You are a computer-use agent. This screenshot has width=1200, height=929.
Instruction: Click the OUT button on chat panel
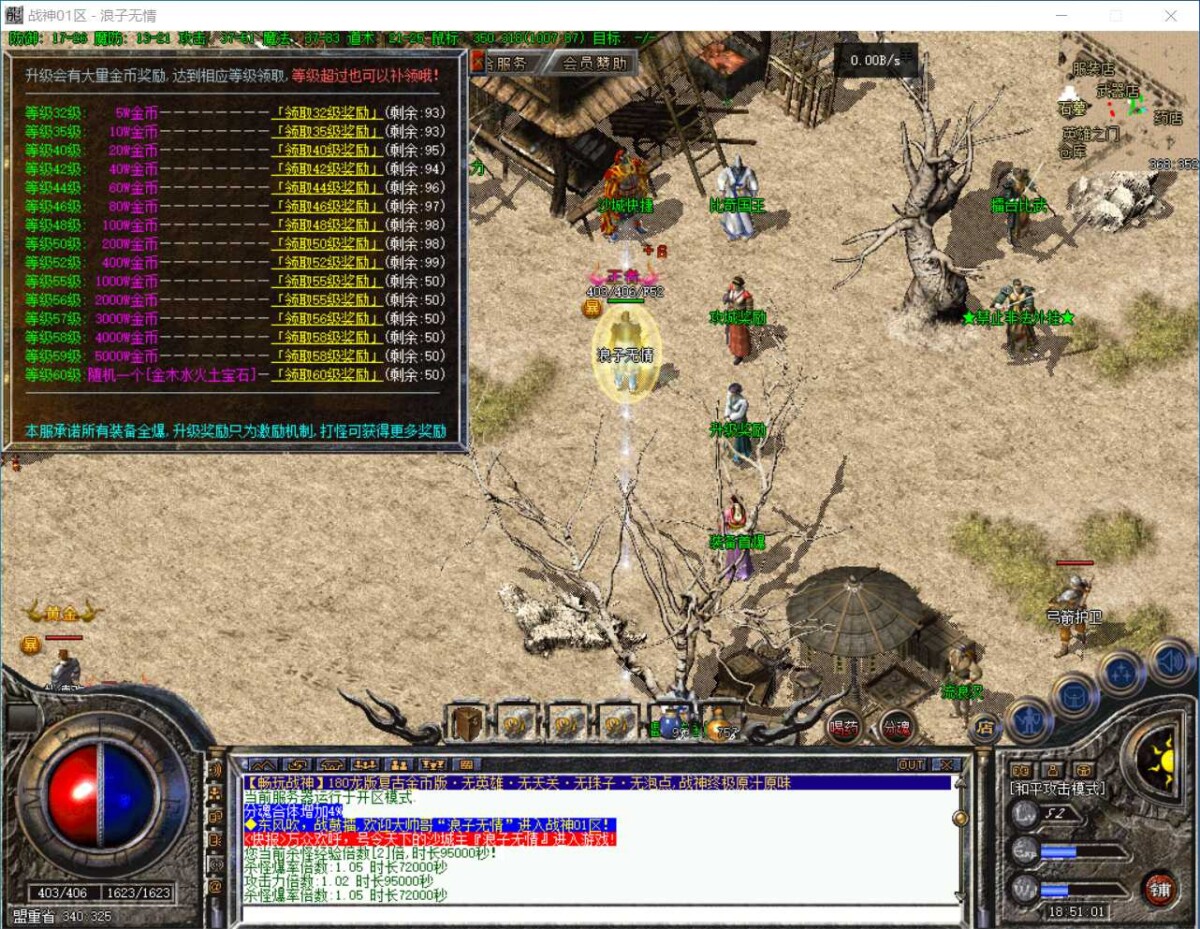click(911, 765)
